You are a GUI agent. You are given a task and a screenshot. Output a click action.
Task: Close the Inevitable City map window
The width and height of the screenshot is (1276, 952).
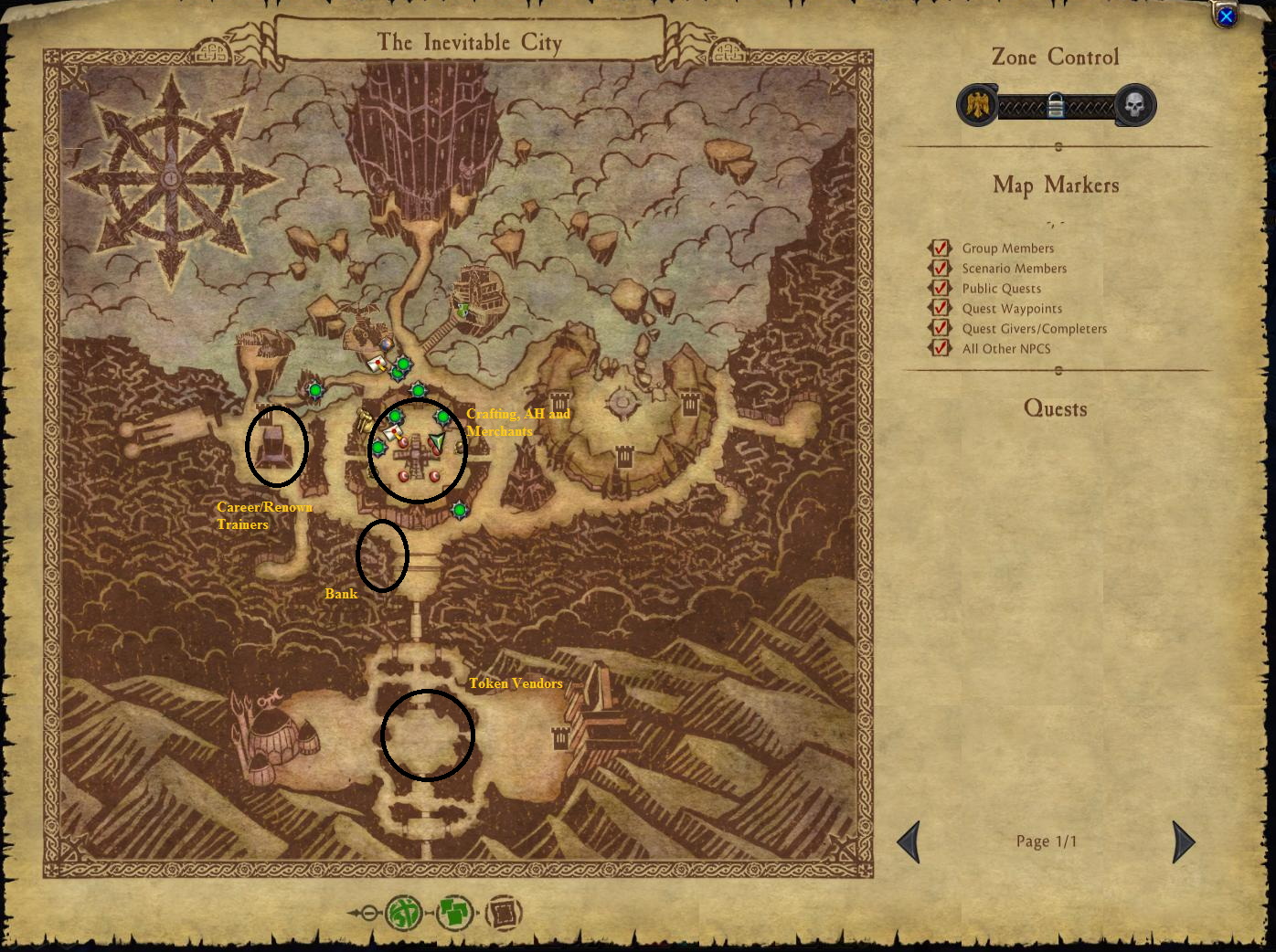[1226, 16]
